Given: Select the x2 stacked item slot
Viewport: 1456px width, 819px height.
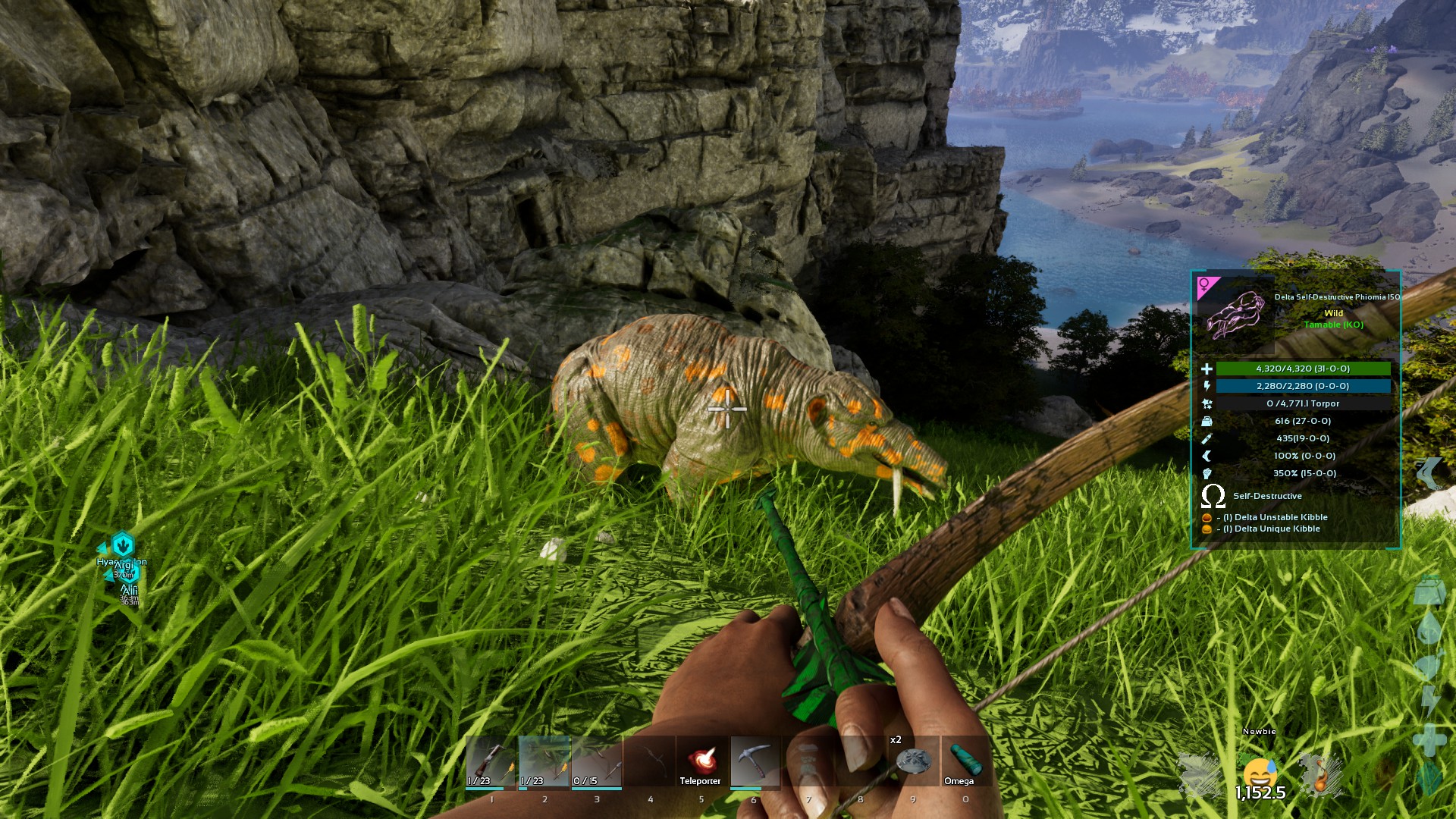Looking at the screenshot, I should pos(912,761).
